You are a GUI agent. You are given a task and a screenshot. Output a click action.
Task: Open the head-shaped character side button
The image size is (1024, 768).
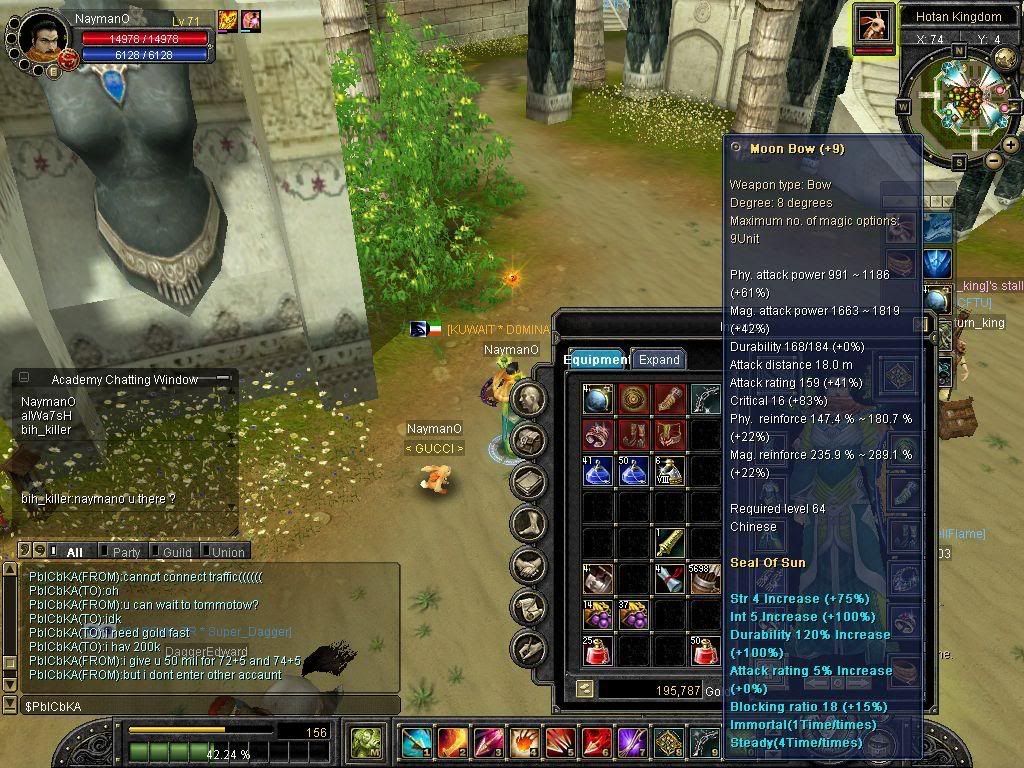point(528,399)
